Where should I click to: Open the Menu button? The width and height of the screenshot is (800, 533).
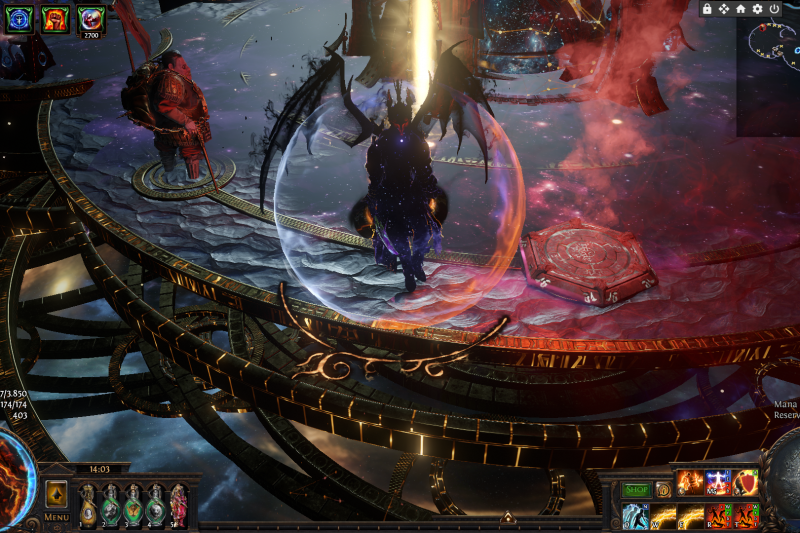click(x=56, y=517)
